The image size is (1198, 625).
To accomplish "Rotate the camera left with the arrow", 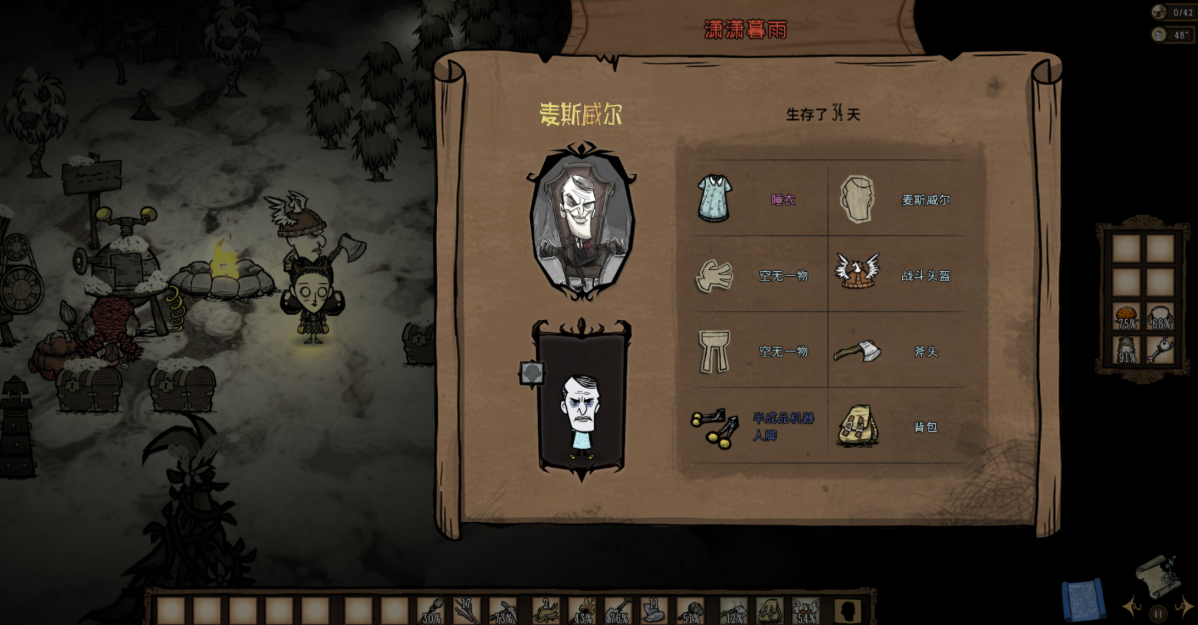I will tap(1130, 606).
